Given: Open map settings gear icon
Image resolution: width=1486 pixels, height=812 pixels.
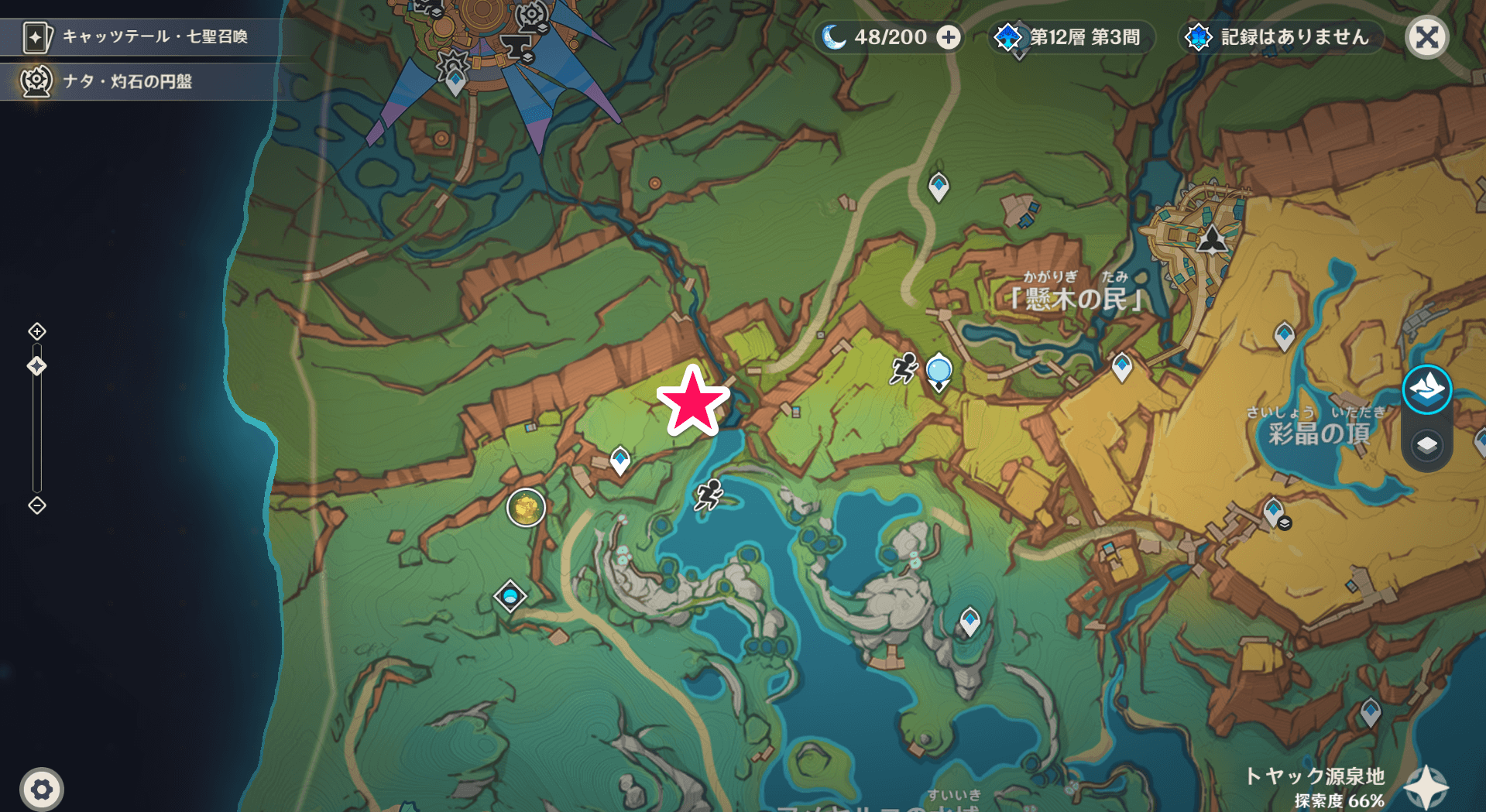Looking at the screenshot, I should coord(42,790).
